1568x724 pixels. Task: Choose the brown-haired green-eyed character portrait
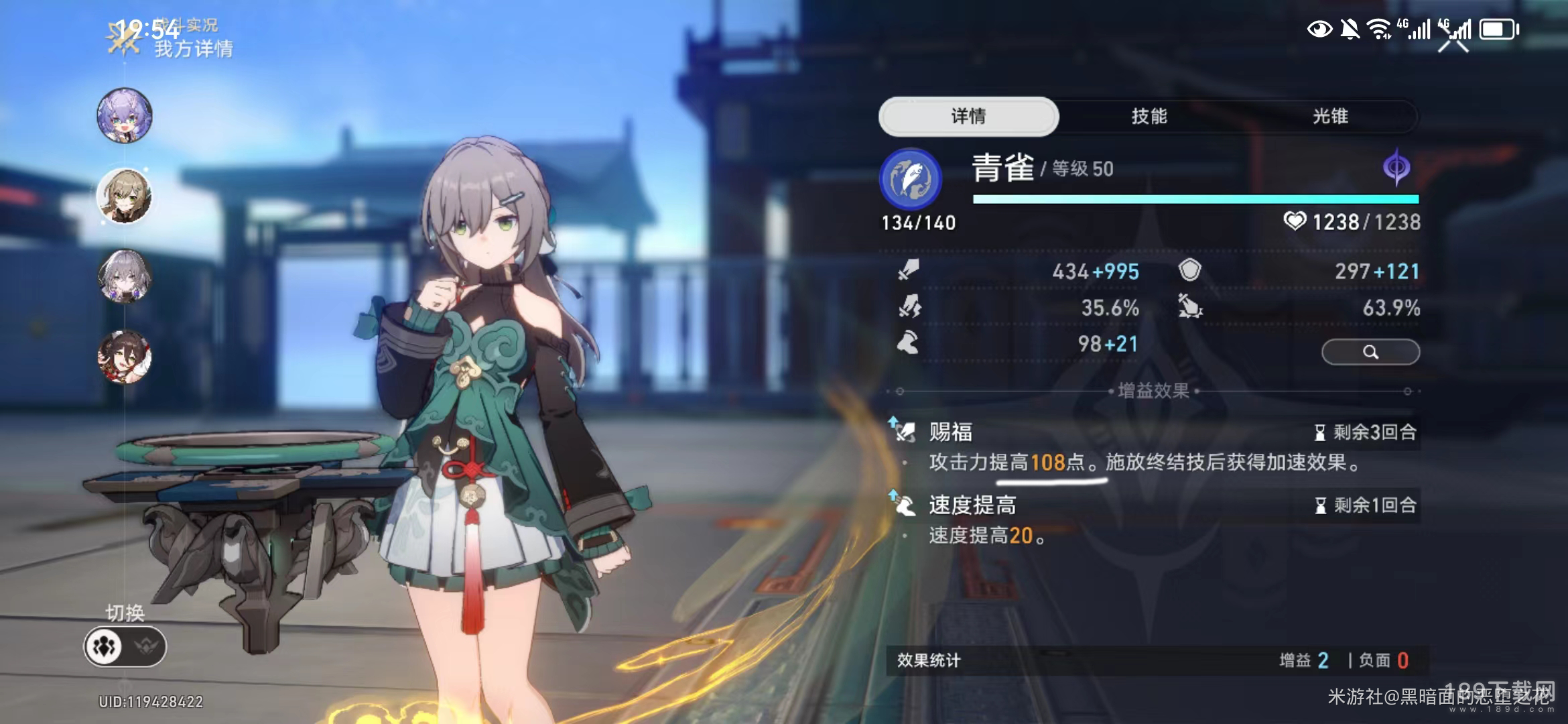125,196
